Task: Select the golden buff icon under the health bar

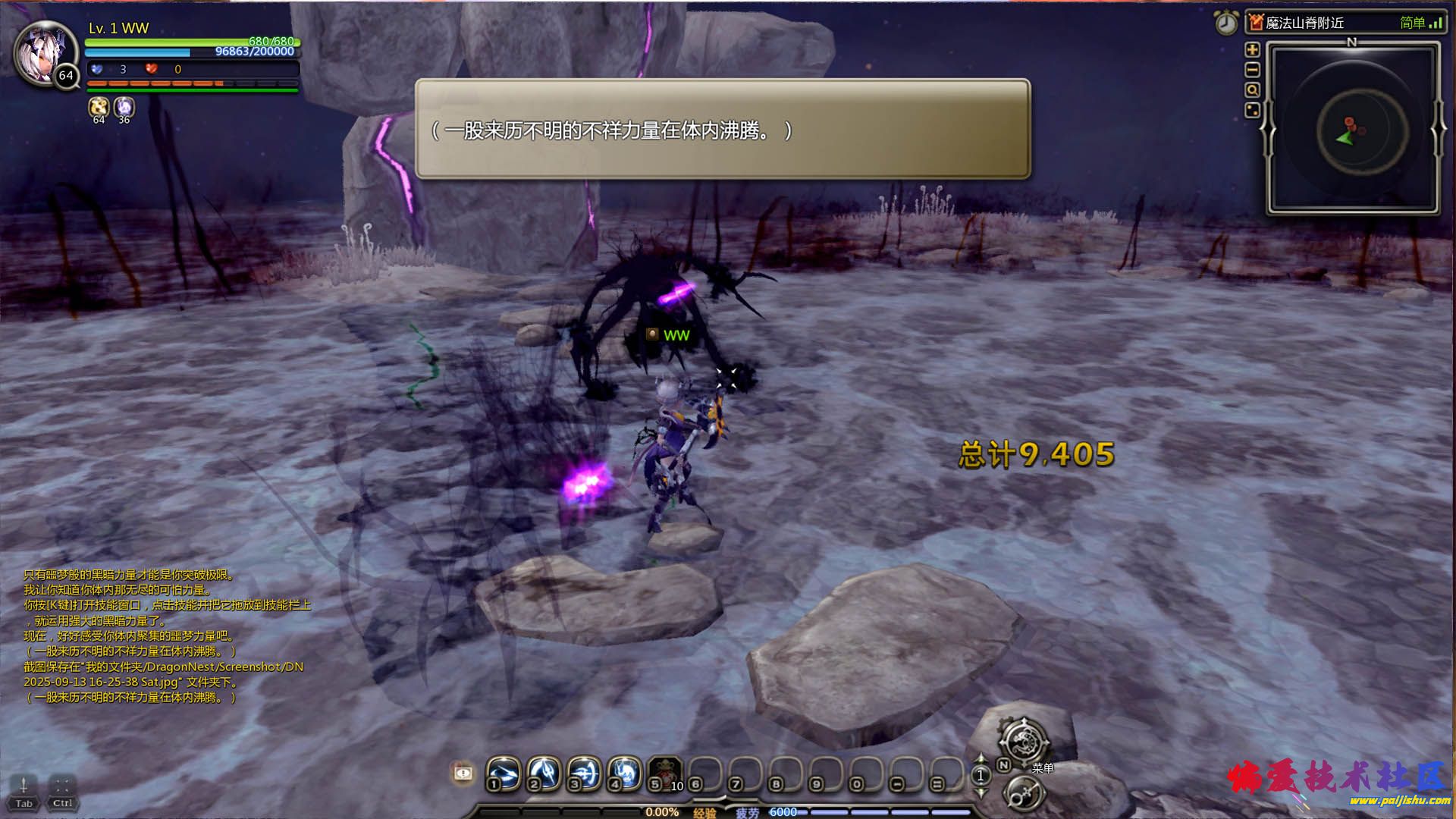Action: point(99,107)
